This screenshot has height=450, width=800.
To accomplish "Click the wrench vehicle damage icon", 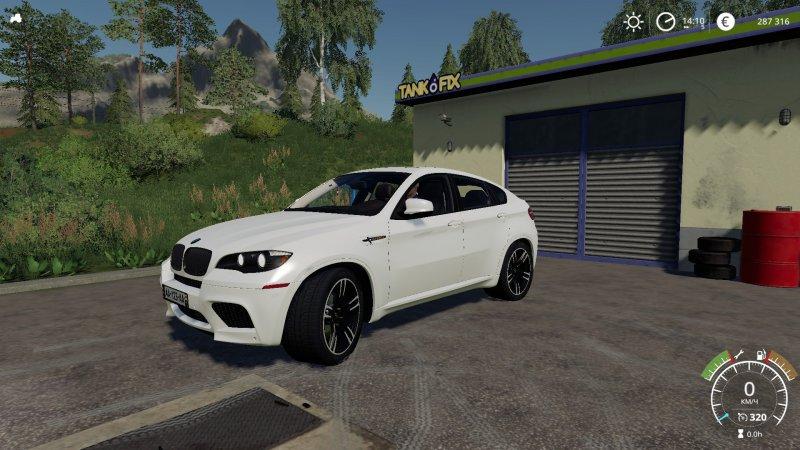I will pyautogui.click(x=739, y=353).
